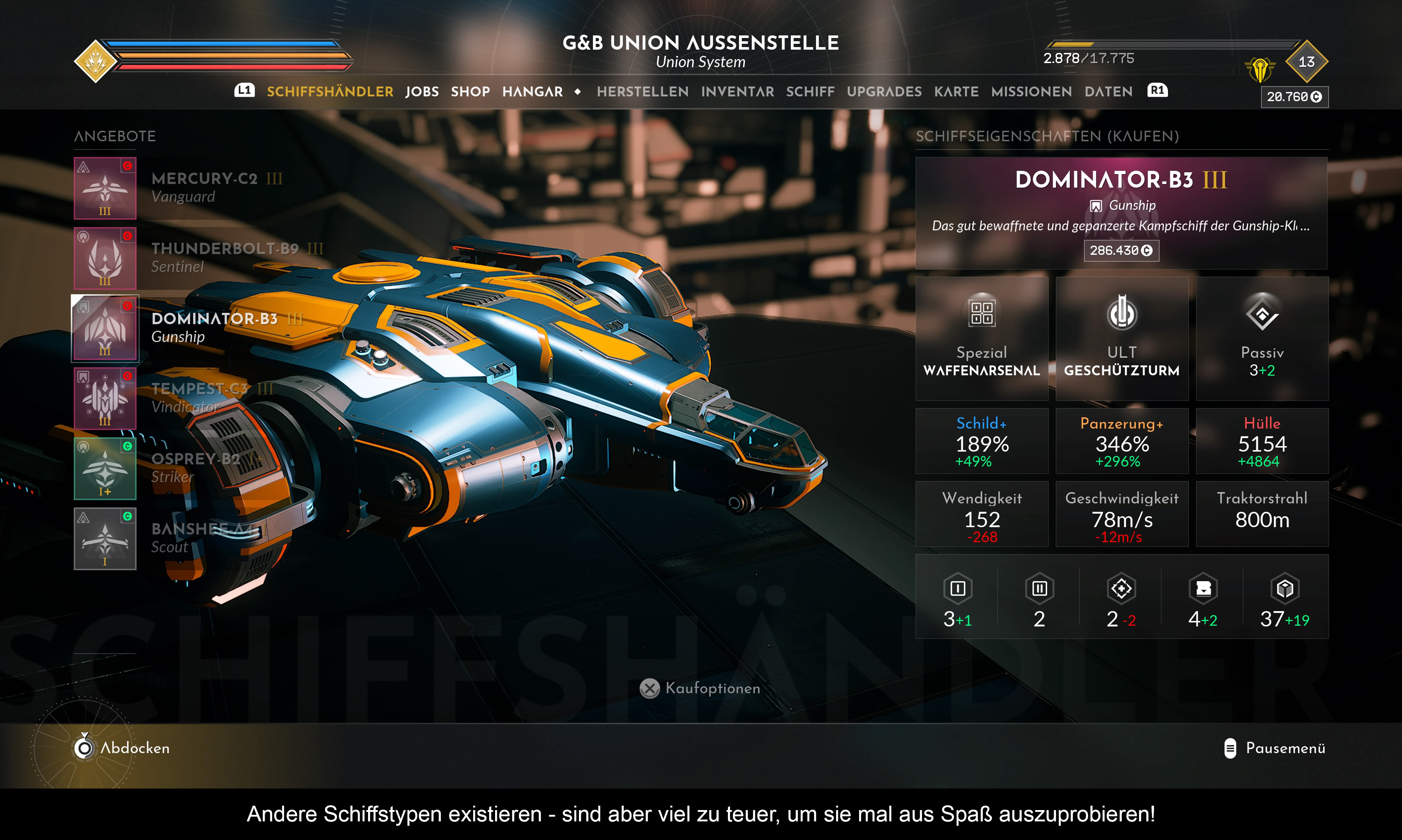Open the Missionen tab
Viewport: 1402px width, 840px height.
1031,92
